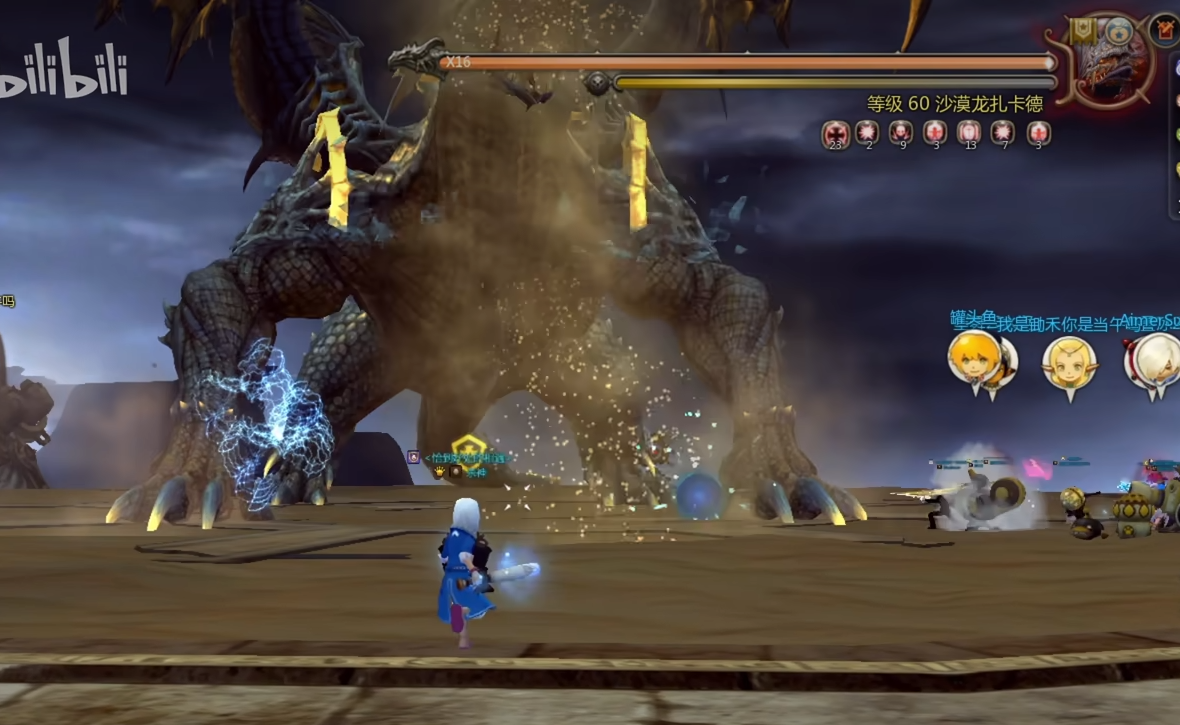Click the blue star pouch icon

tap(1119, 29)
